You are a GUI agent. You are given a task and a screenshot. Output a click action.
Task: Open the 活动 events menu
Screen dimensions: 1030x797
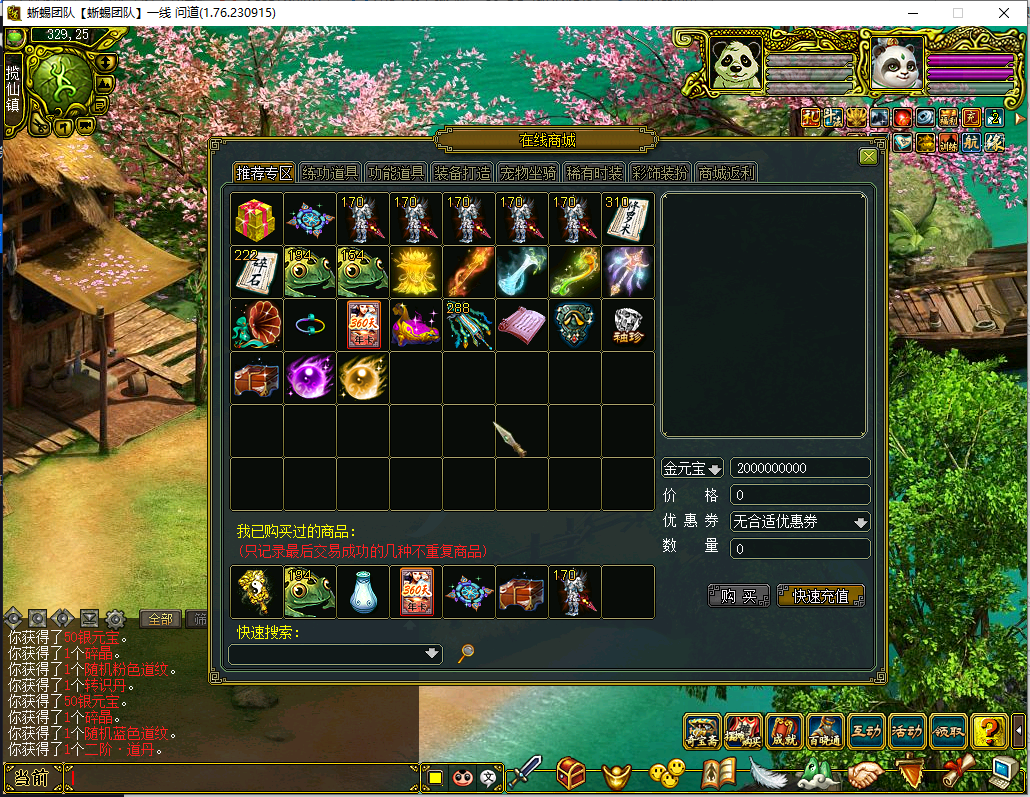[x=907, y=733]
